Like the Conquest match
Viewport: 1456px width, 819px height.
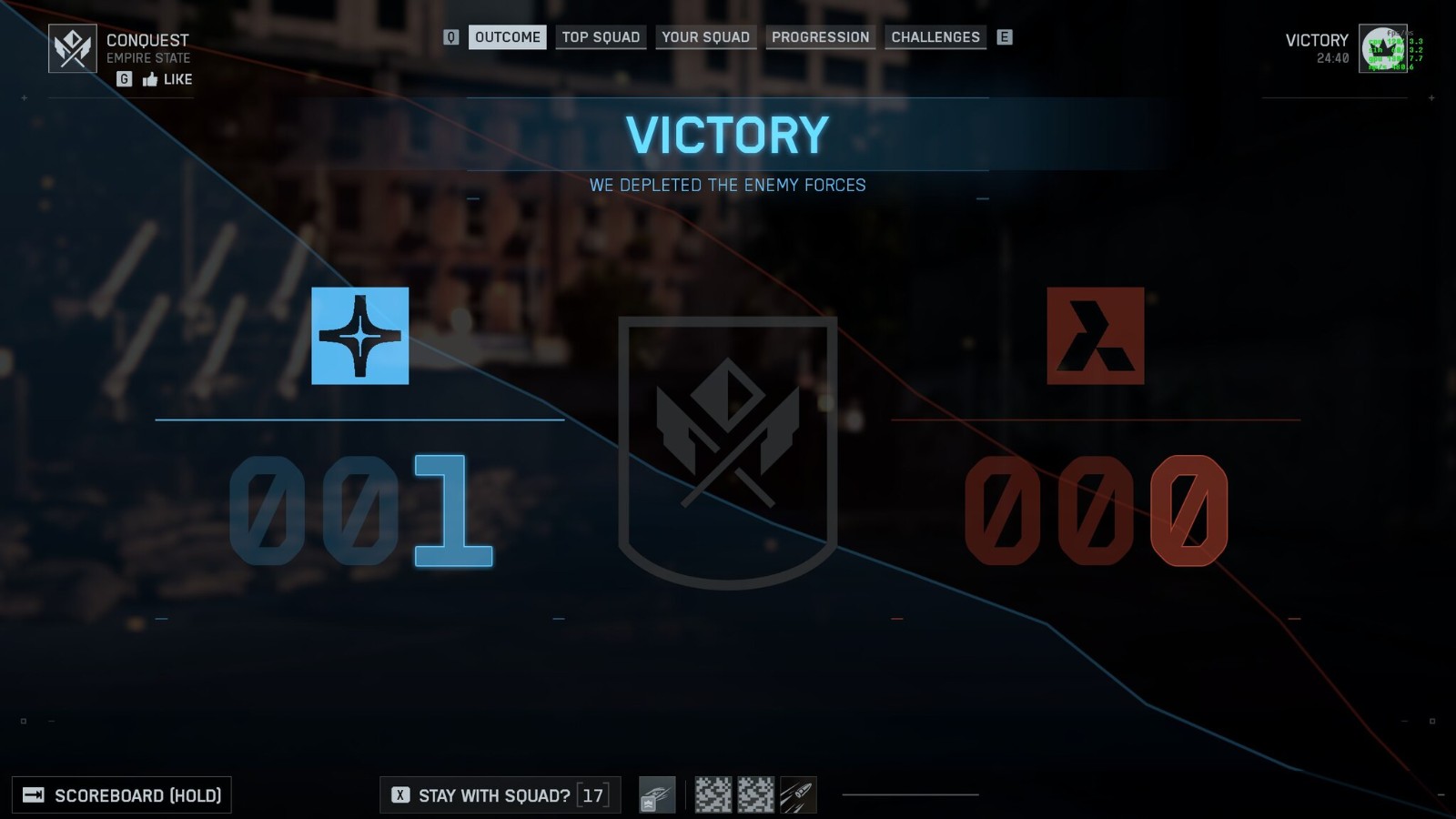167,79
